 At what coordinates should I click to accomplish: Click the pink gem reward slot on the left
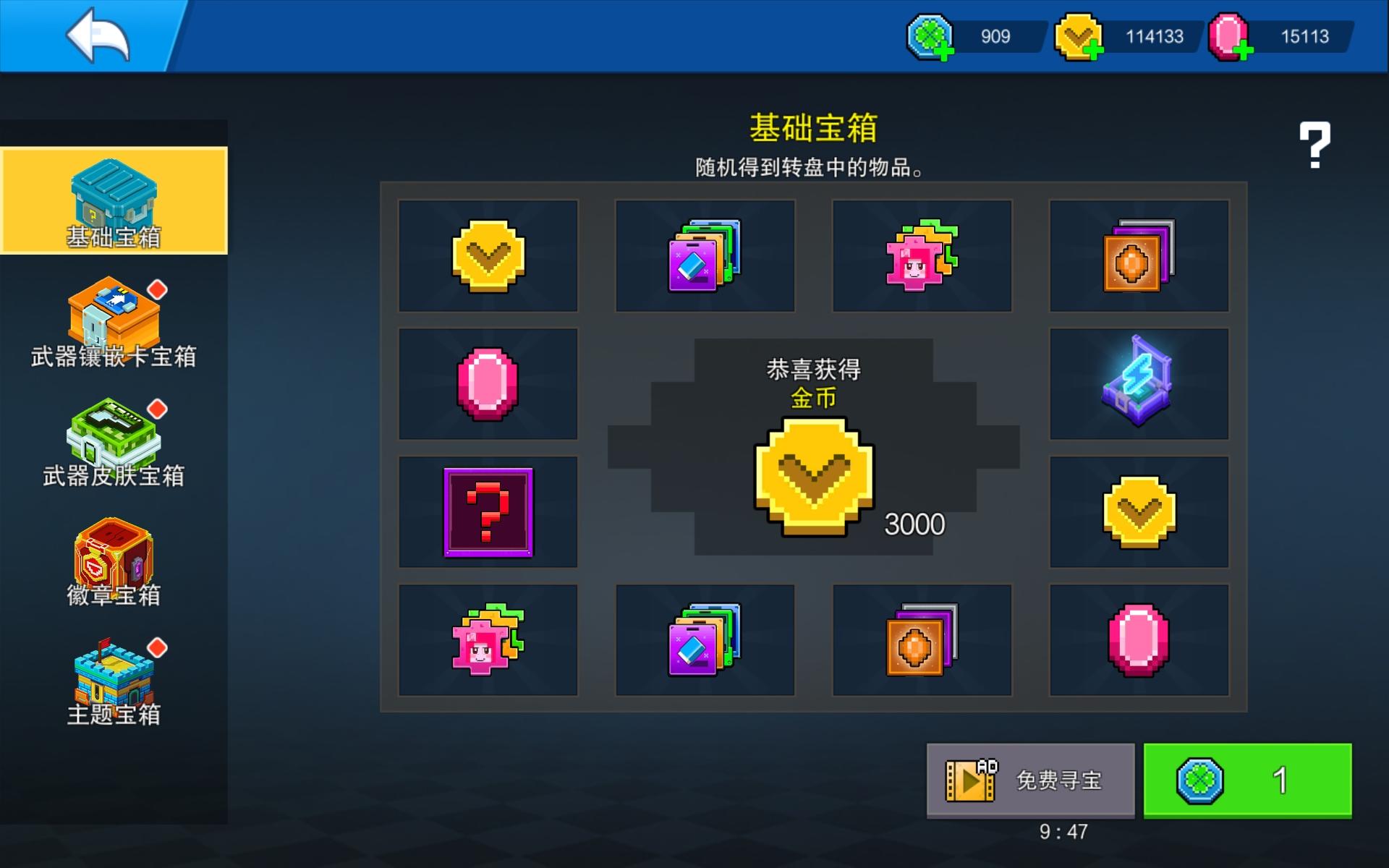488,383
